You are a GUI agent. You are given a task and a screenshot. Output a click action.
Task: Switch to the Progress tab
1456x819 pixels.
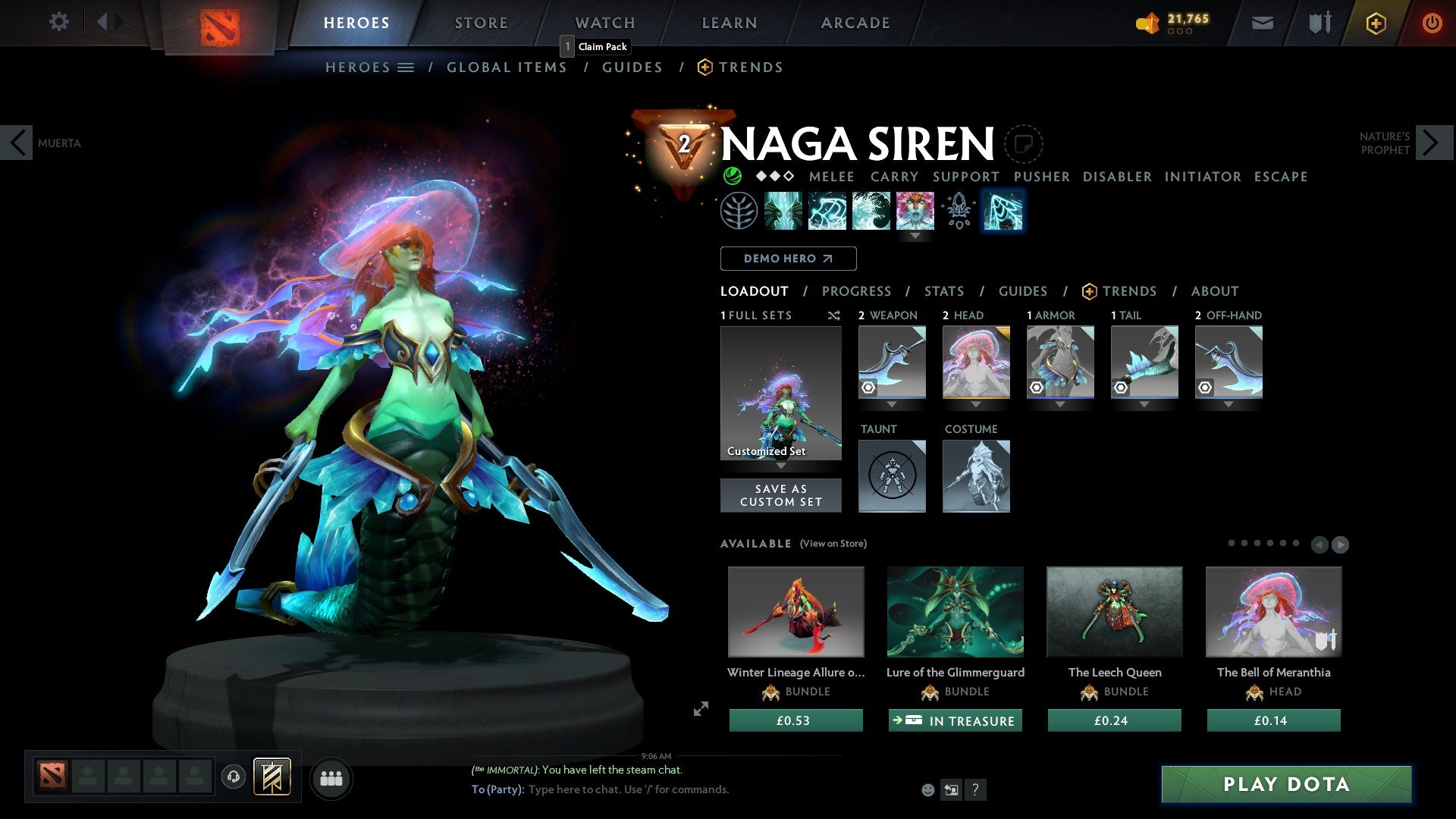[857, 291]
